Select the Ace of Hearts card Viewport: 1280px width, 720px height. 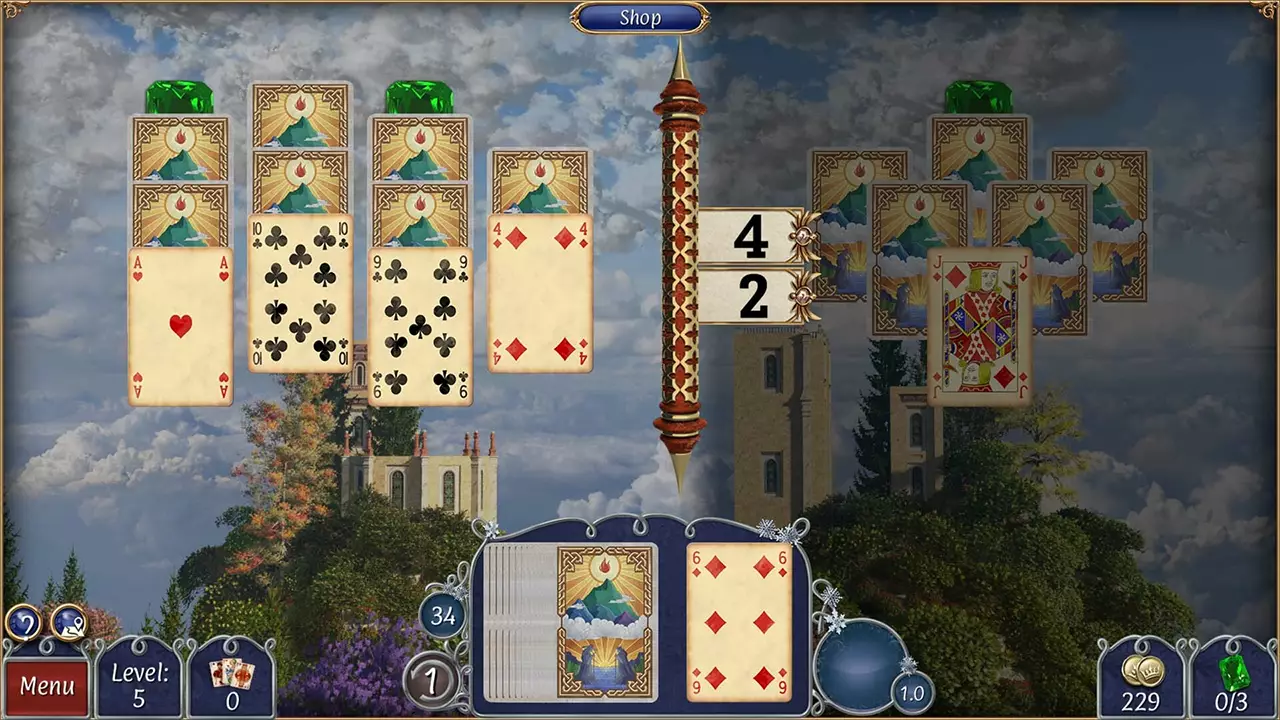[180, 325]
